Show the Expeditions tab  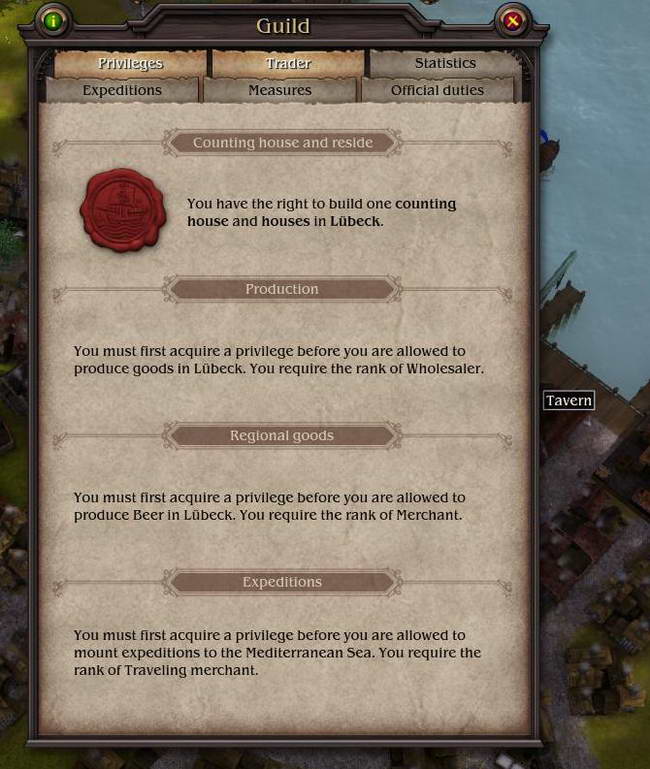click(x=122, y=90)
